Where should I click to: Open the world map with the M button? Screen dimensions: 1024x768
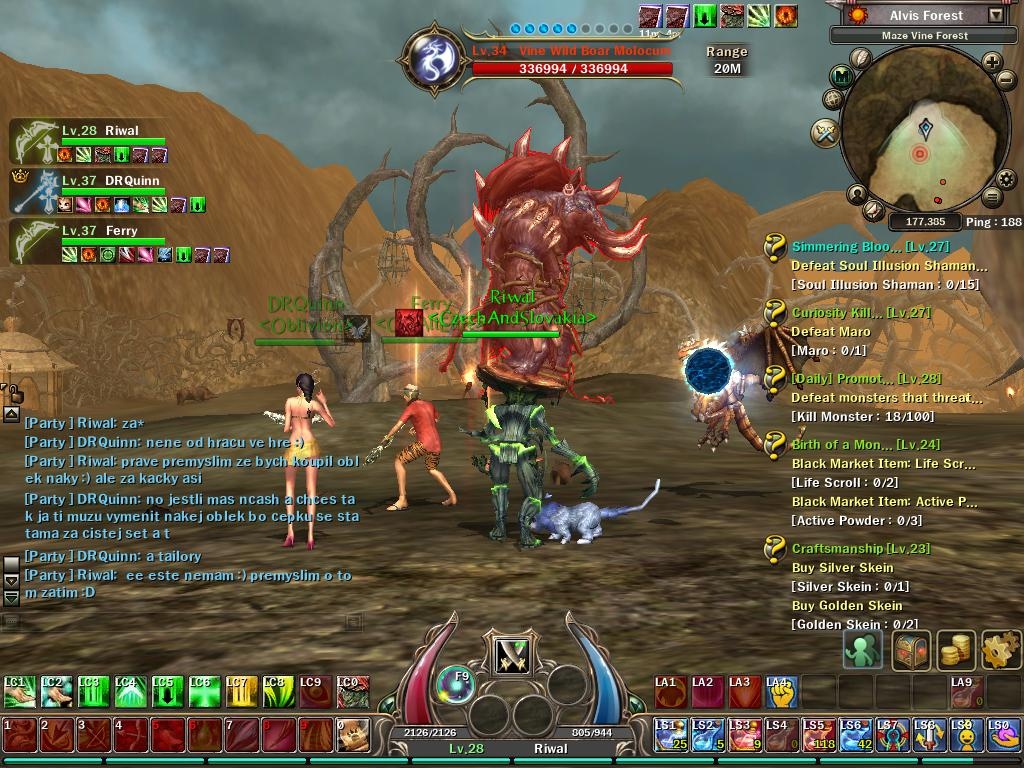click(842, 75)
